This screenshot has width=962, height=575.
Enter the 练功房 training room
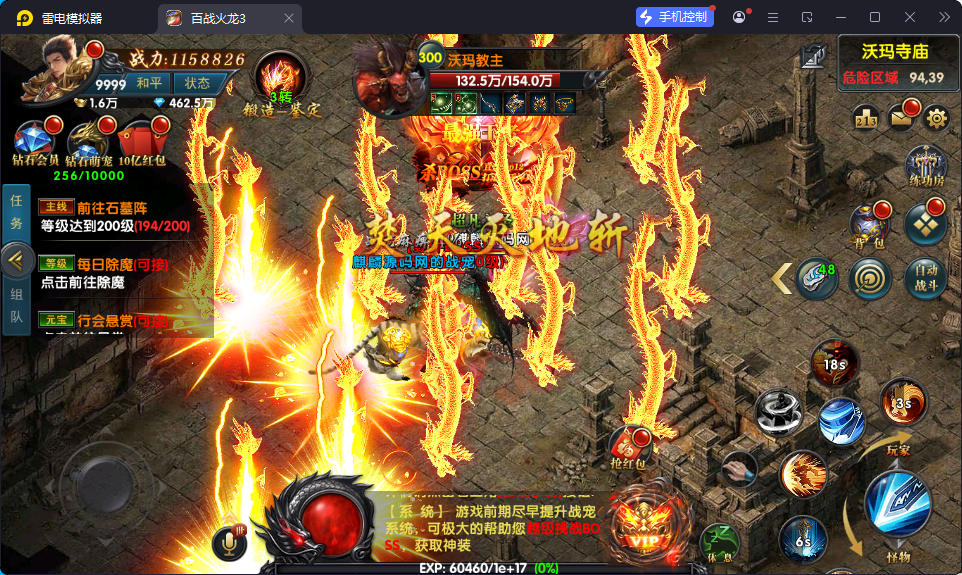pyautogui.click(x=925, y=166)
